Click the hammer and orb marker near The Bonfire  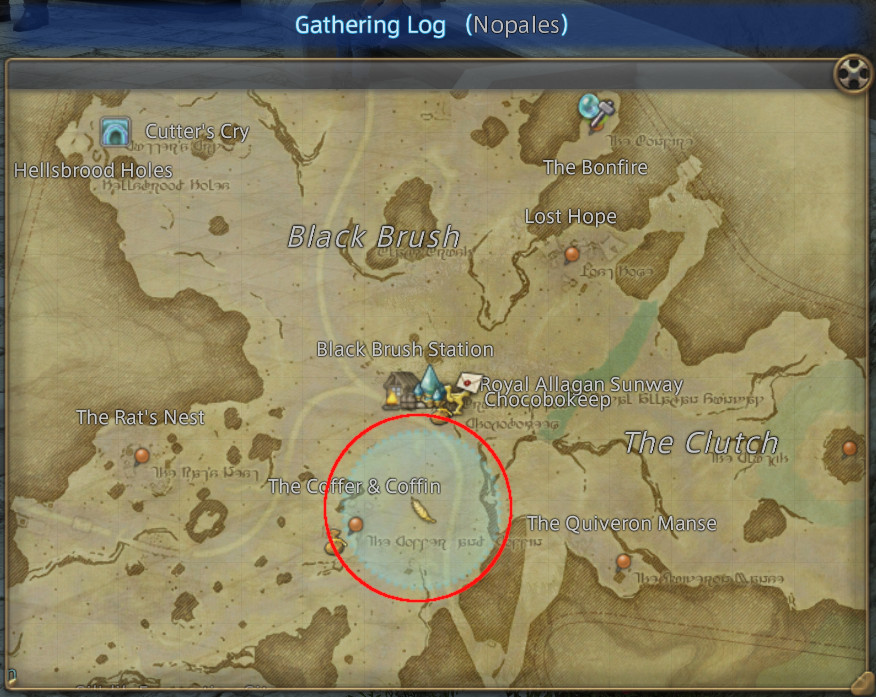click(x=593, y=111)
